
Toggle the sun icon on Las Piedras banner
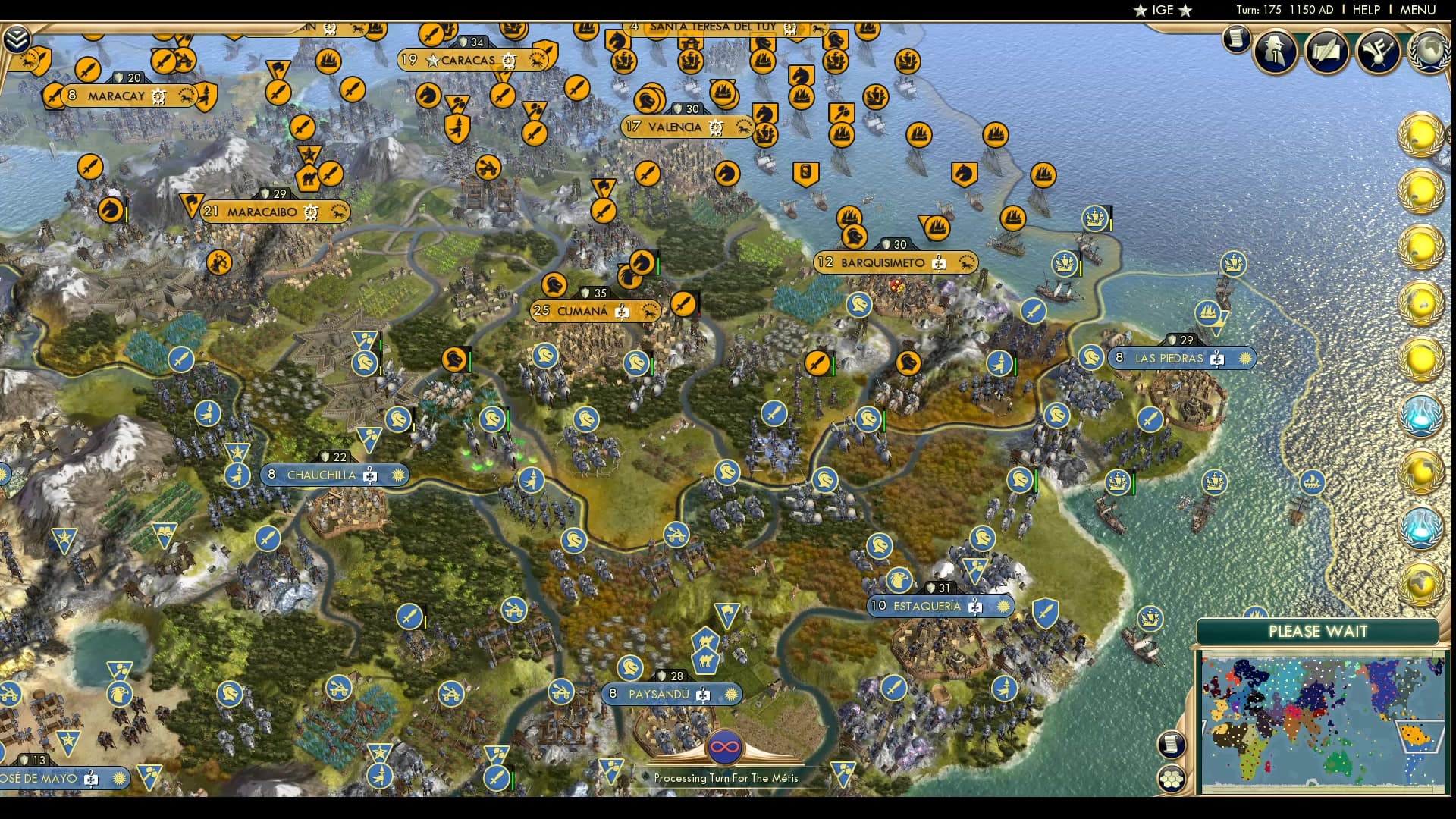(x=1247, y=358)
